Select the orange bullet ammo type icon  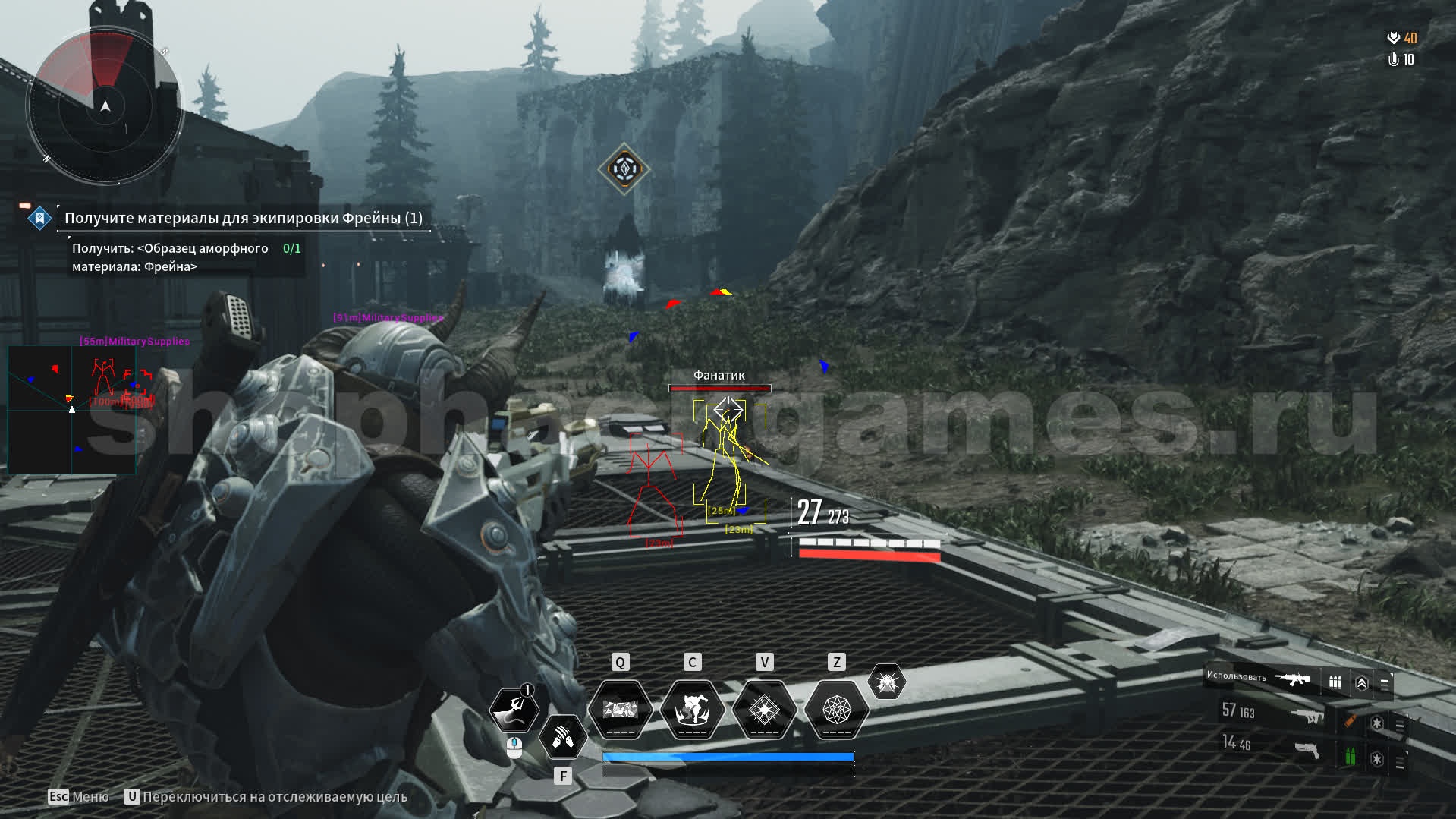(x=1351, y=720)
